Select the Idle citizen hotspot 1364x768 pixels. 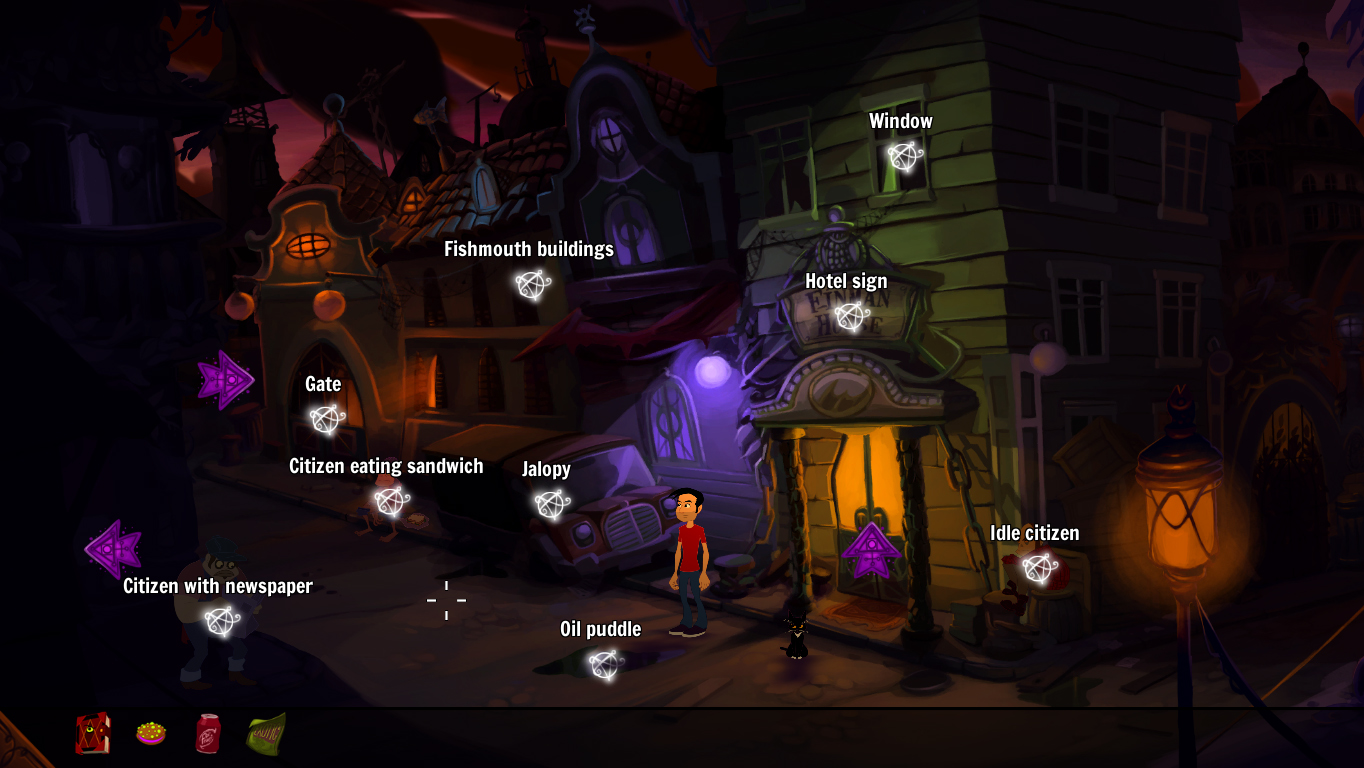tap(1038, 569)
